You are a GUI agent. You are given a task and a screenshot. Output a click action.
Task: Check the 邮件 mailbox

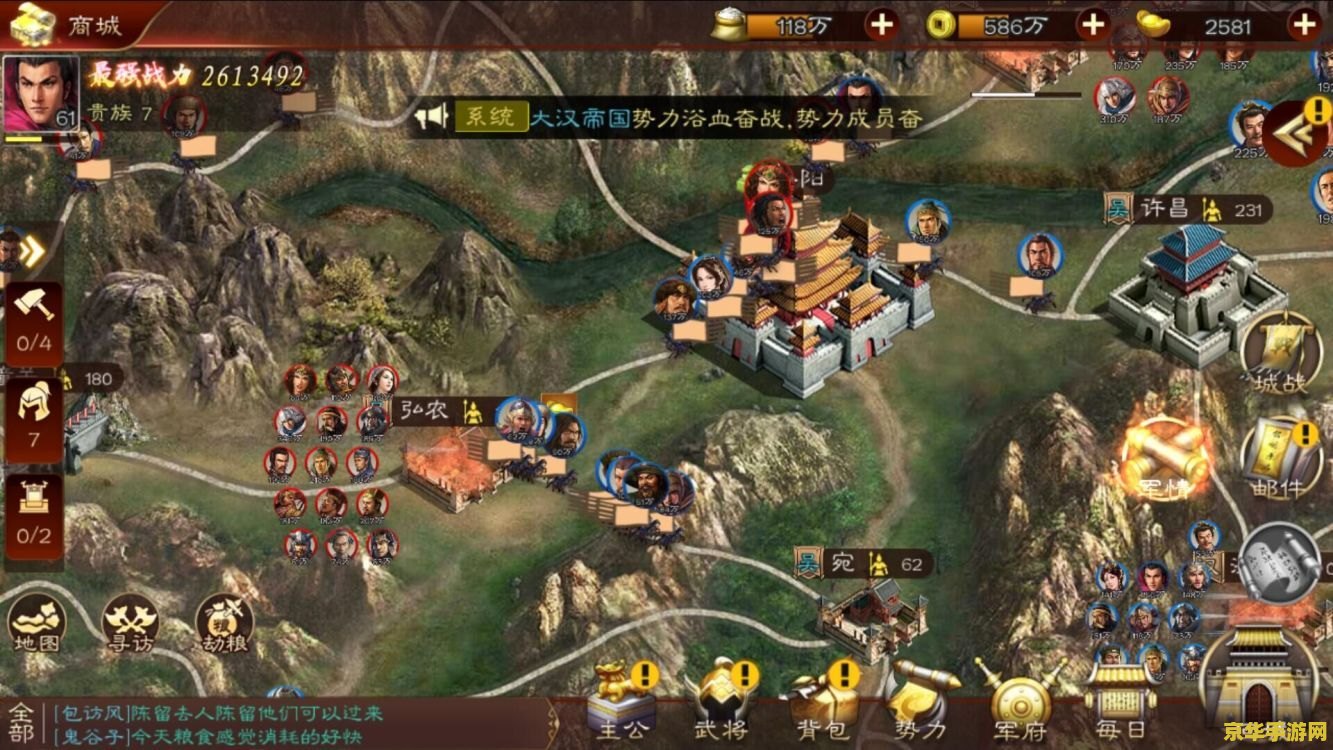coord(1280,462)
